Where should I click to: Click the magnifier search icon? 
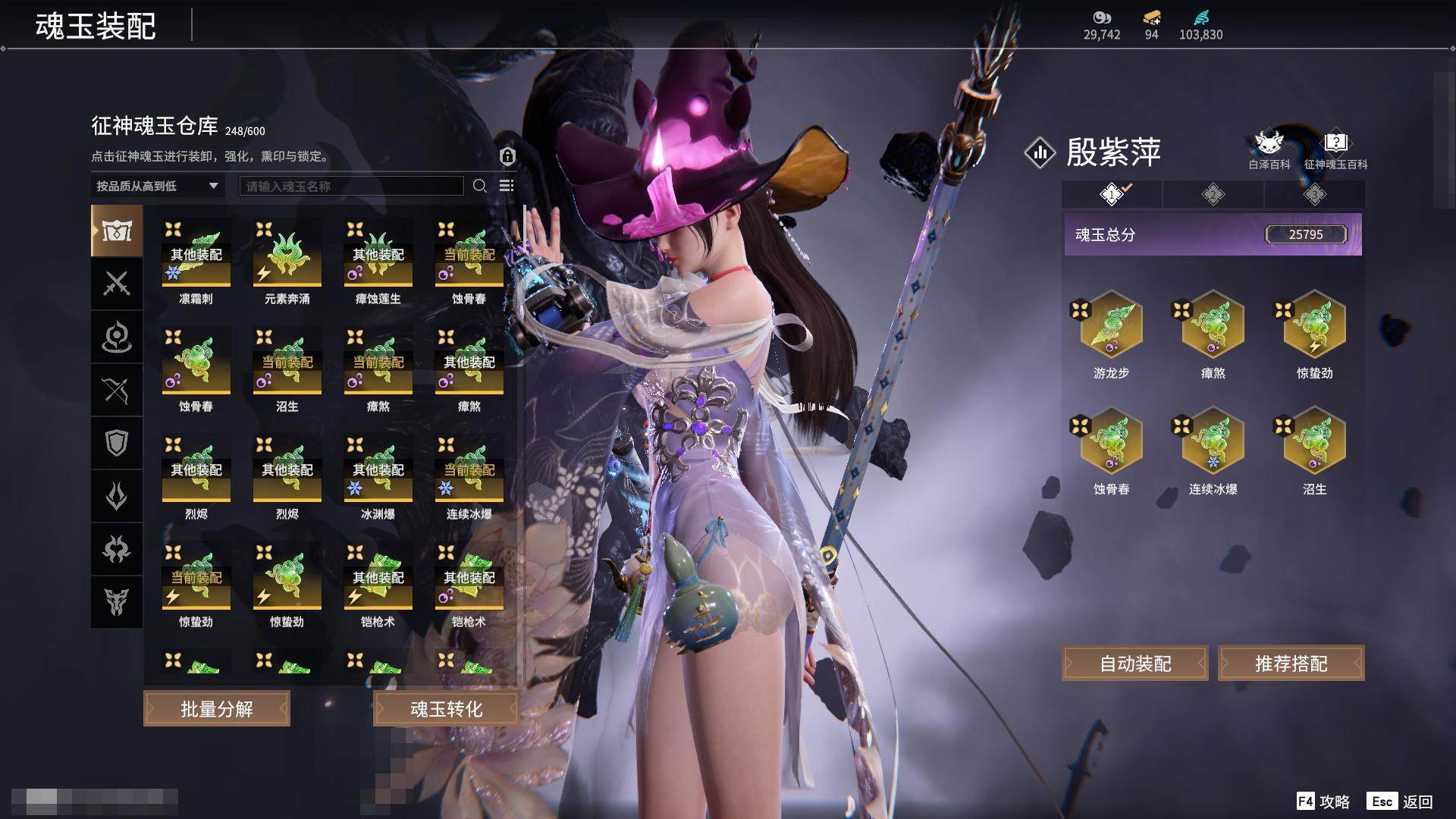pos(479,186)
